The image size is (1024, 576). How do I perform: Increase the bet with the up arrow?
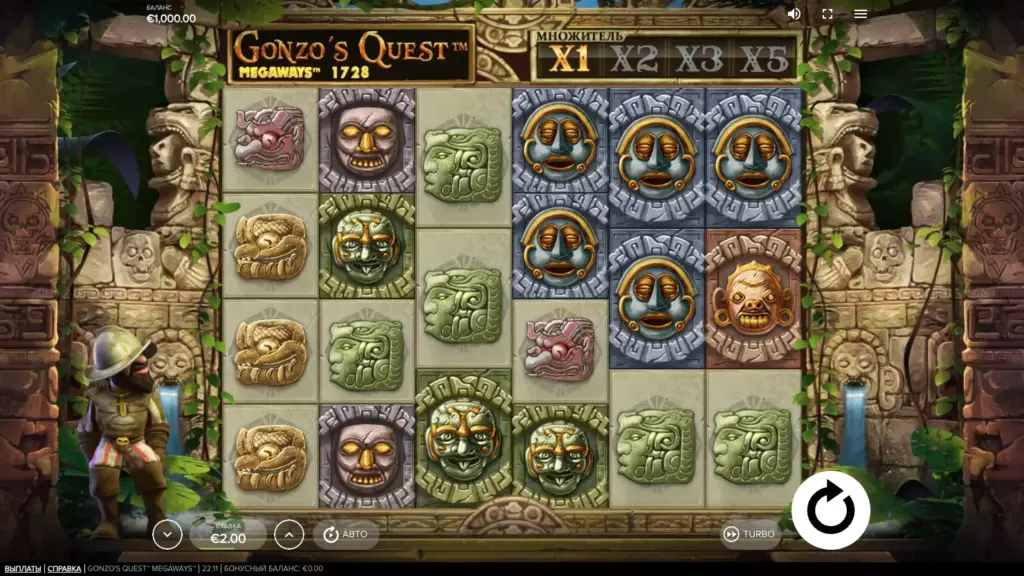[x=288, y=535]
